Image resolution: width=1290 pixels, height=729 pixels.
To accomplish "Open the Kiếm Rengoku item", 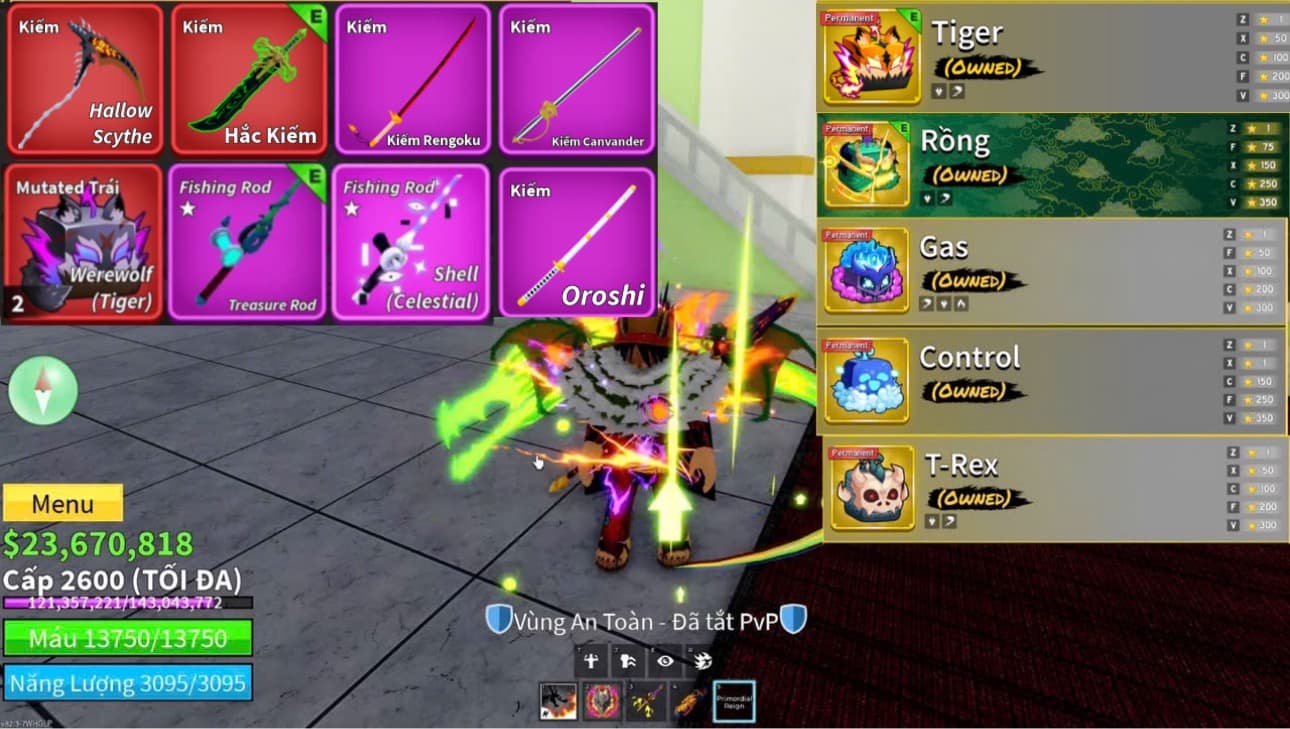I will tap(412, 80).
